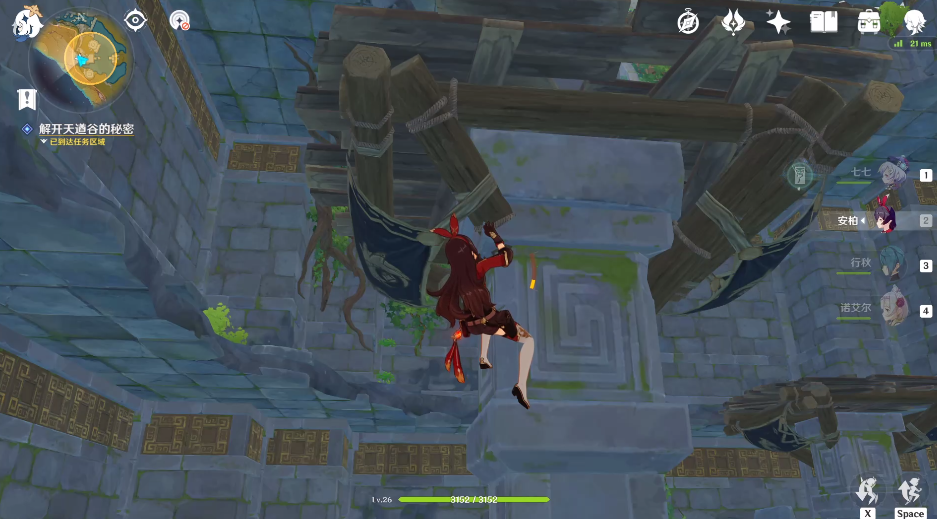Open the compass events icon
The image size is (937, 519).
click(688, 21)
